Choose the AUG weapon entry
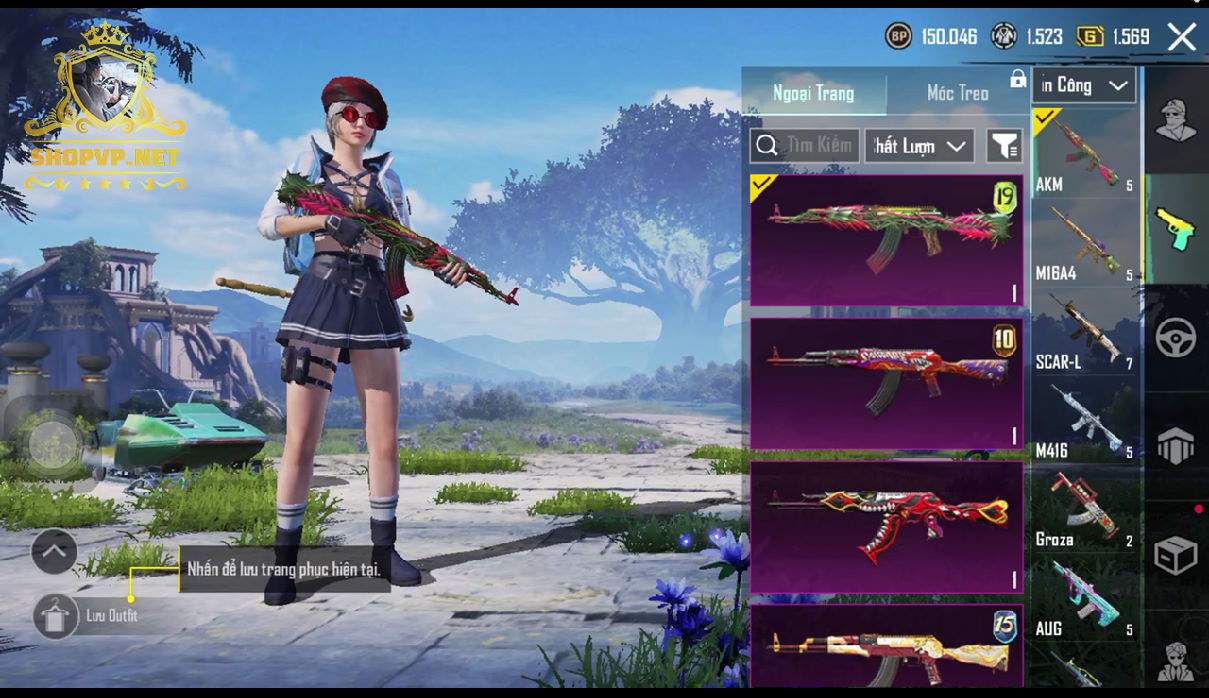 pos(1085,599)
